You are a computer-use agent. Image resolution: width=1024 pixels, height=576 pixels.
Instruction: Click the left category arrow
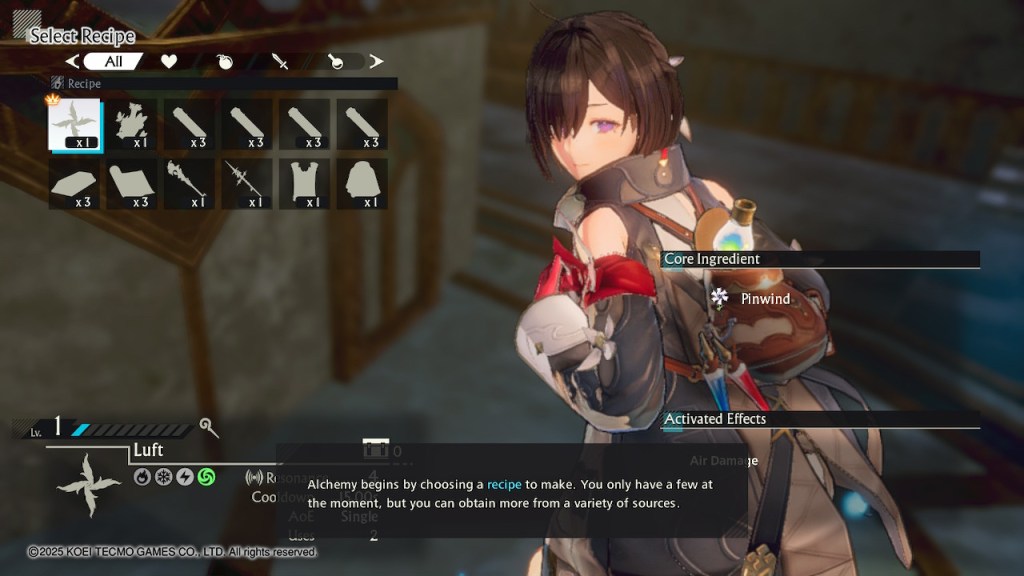[x=72, y=62]
